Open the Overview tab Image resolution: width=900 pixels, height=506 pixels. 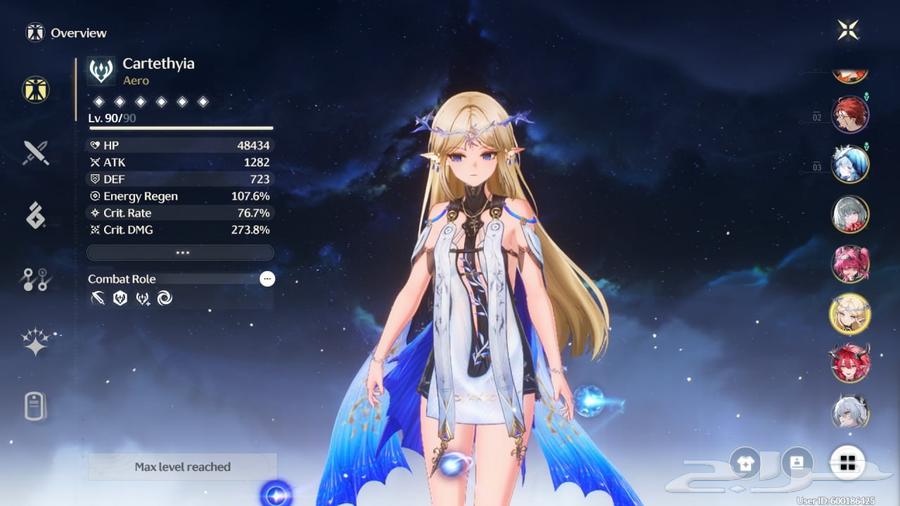[x=36, y=90]
